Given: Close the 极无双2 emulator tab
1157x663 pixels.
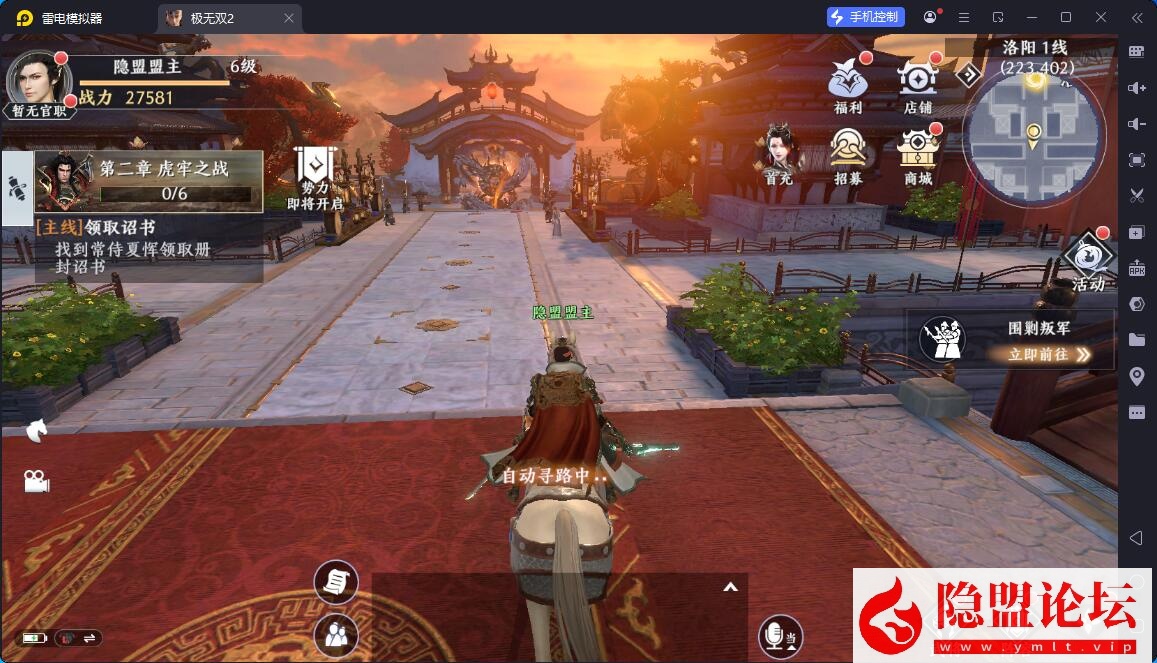Looking at the screenshot, I should [x=289, y=18].
